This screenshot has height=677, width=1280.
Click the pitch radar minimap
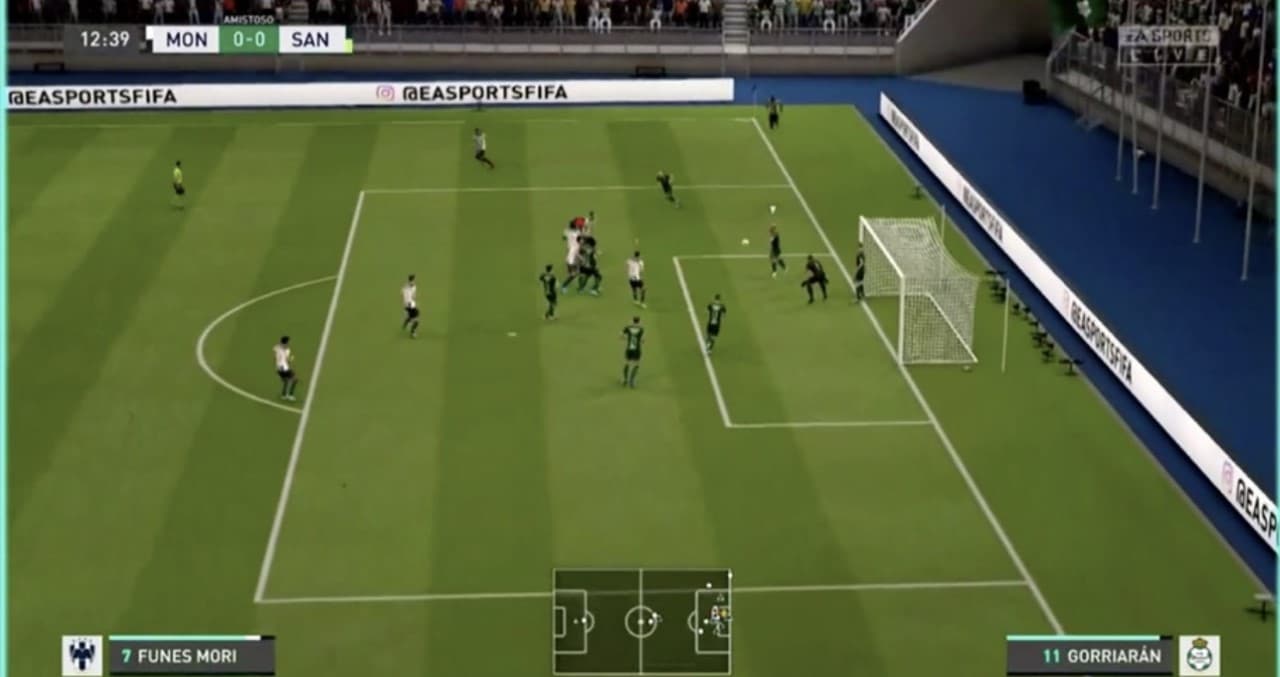pyautogui.click(x=641, y=621)
